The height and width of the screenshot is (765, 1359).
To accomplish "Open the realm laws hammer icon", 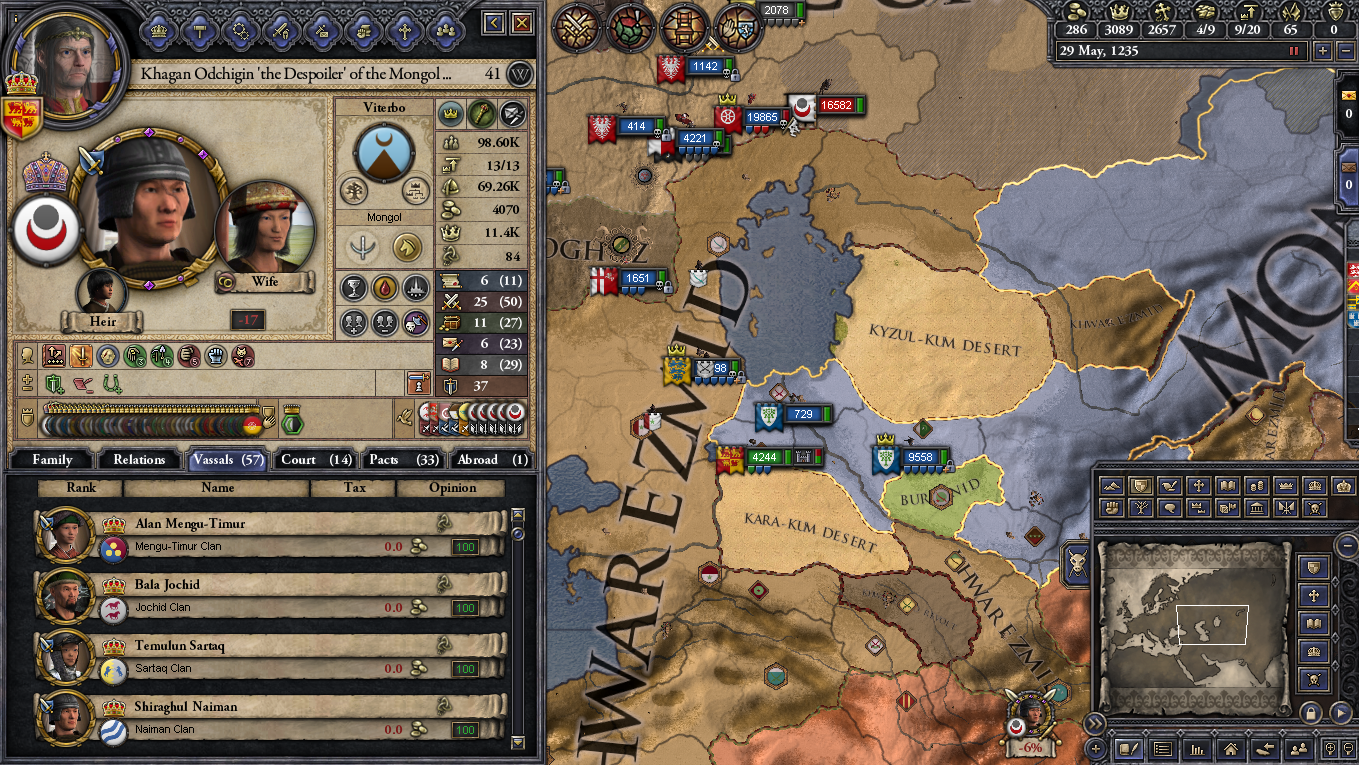I will click(200, 31).
